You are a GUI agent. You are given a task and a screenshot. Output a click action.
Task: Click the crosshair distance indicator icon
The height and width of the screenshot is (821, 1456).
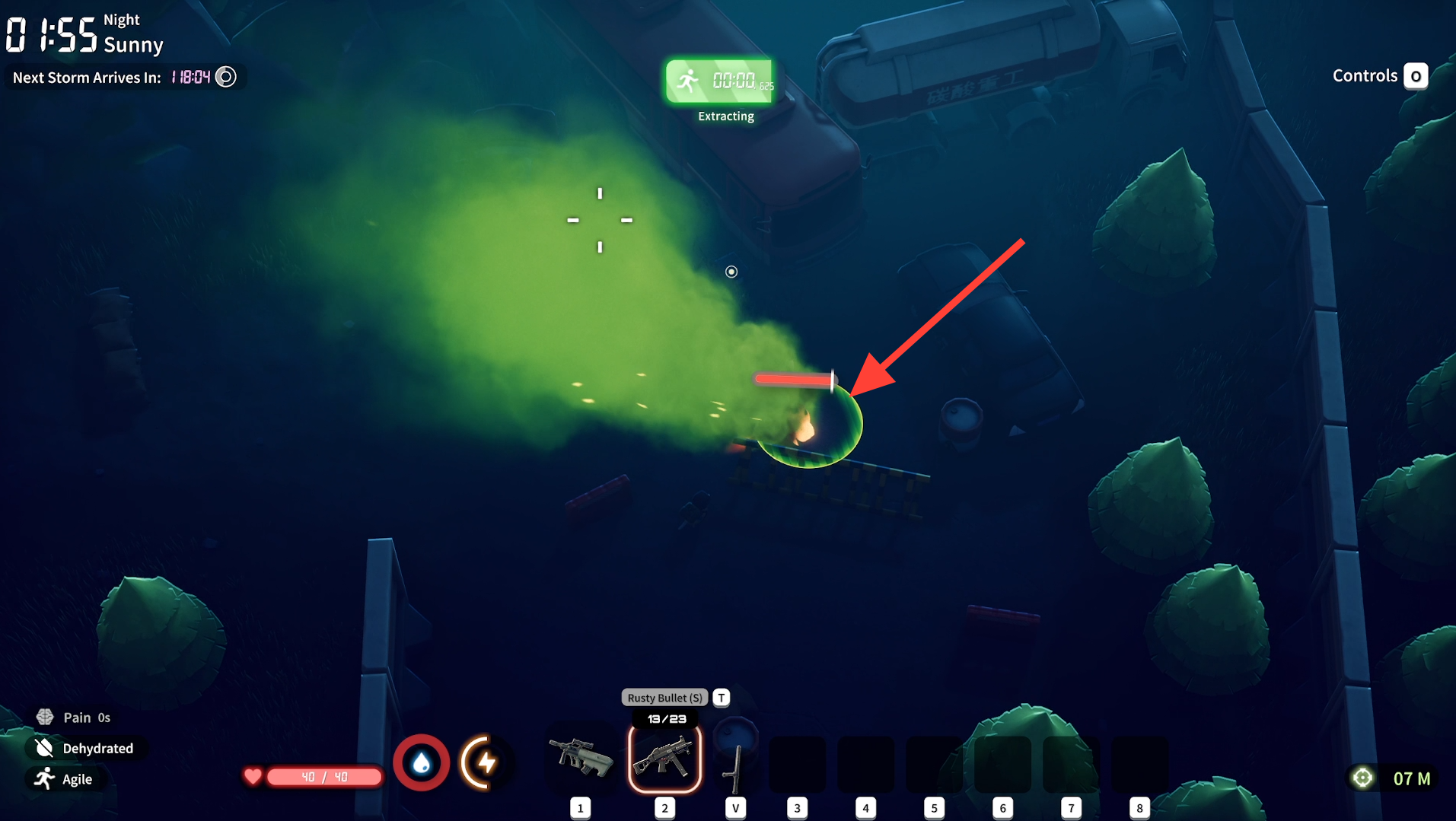point(1362,778)
